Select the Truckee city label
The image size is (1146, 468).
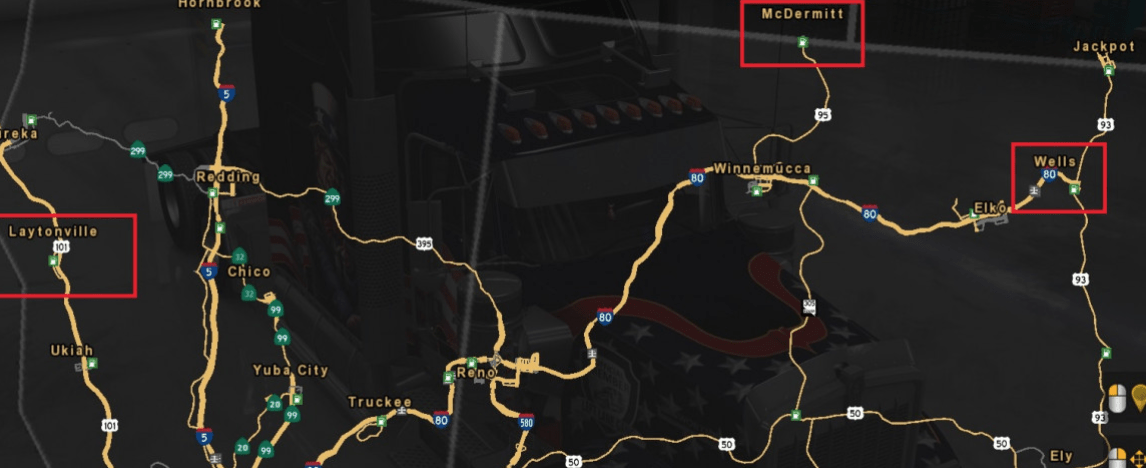pos(380,402)
